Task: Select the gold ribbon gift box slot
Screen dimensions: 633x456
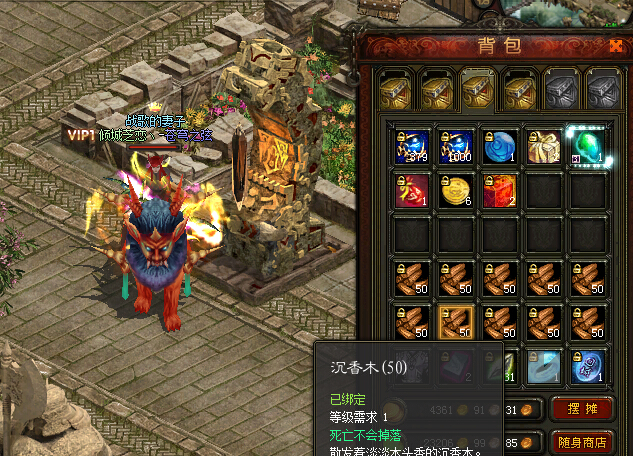Action: [543, 146]
